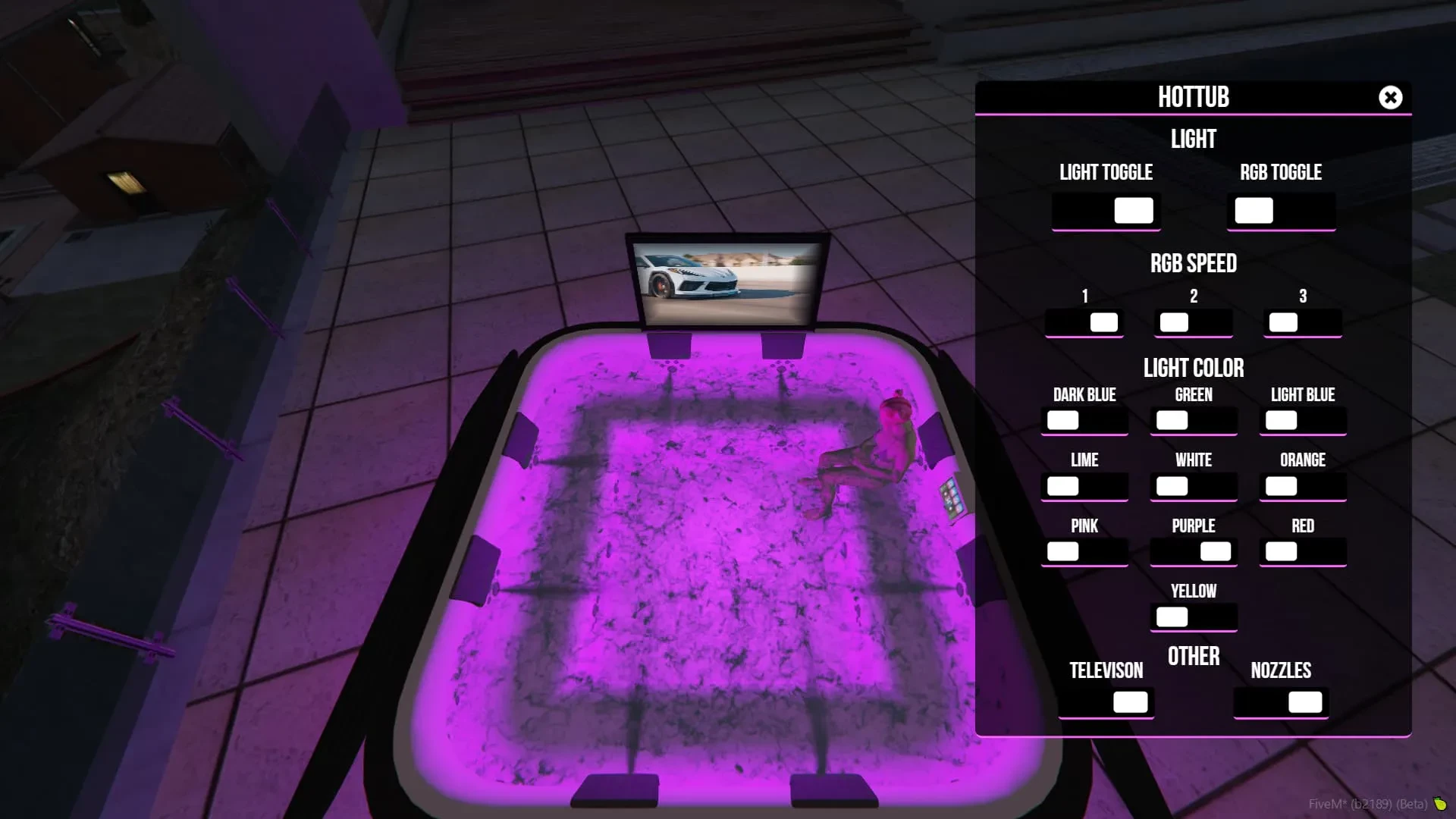This screenshot has width=1456, height=819.
Task: Select the Red light color
Action: click(x=1303, y=551)
